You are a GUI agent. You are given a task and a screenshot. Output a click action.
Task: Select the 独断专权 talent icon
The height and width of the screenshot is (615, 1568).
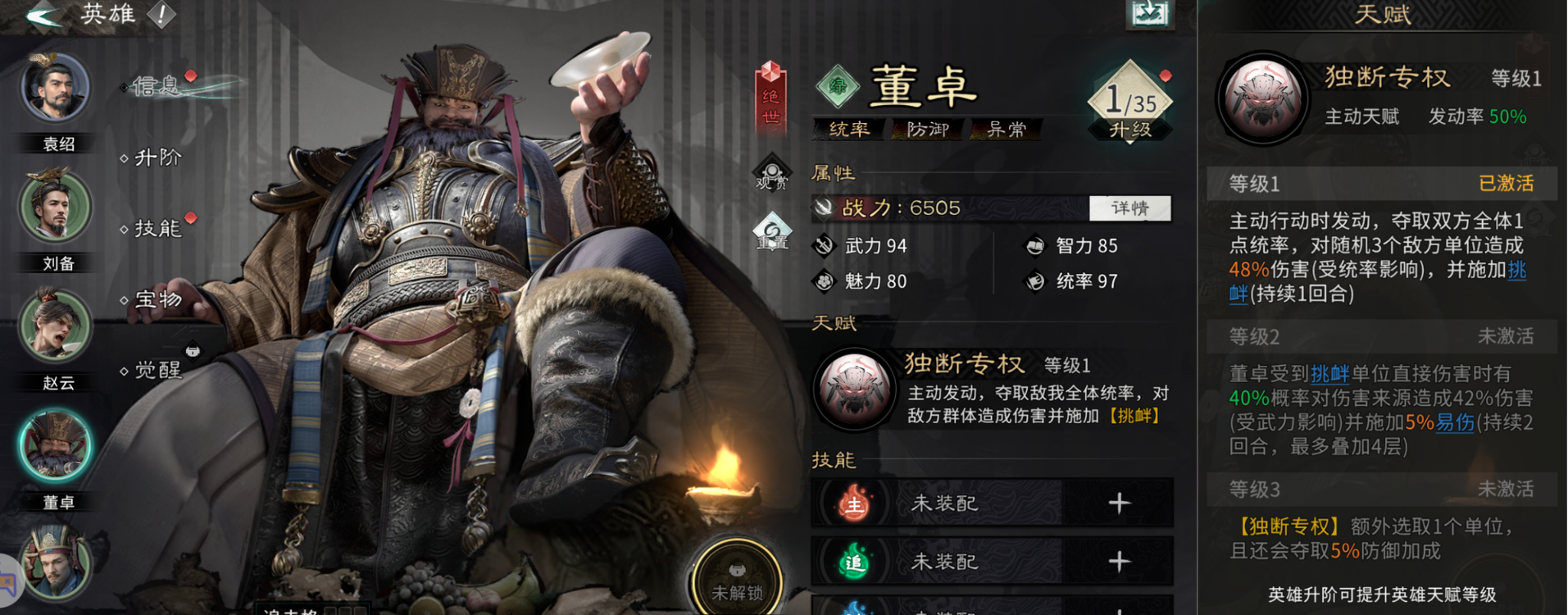(856, 387)
